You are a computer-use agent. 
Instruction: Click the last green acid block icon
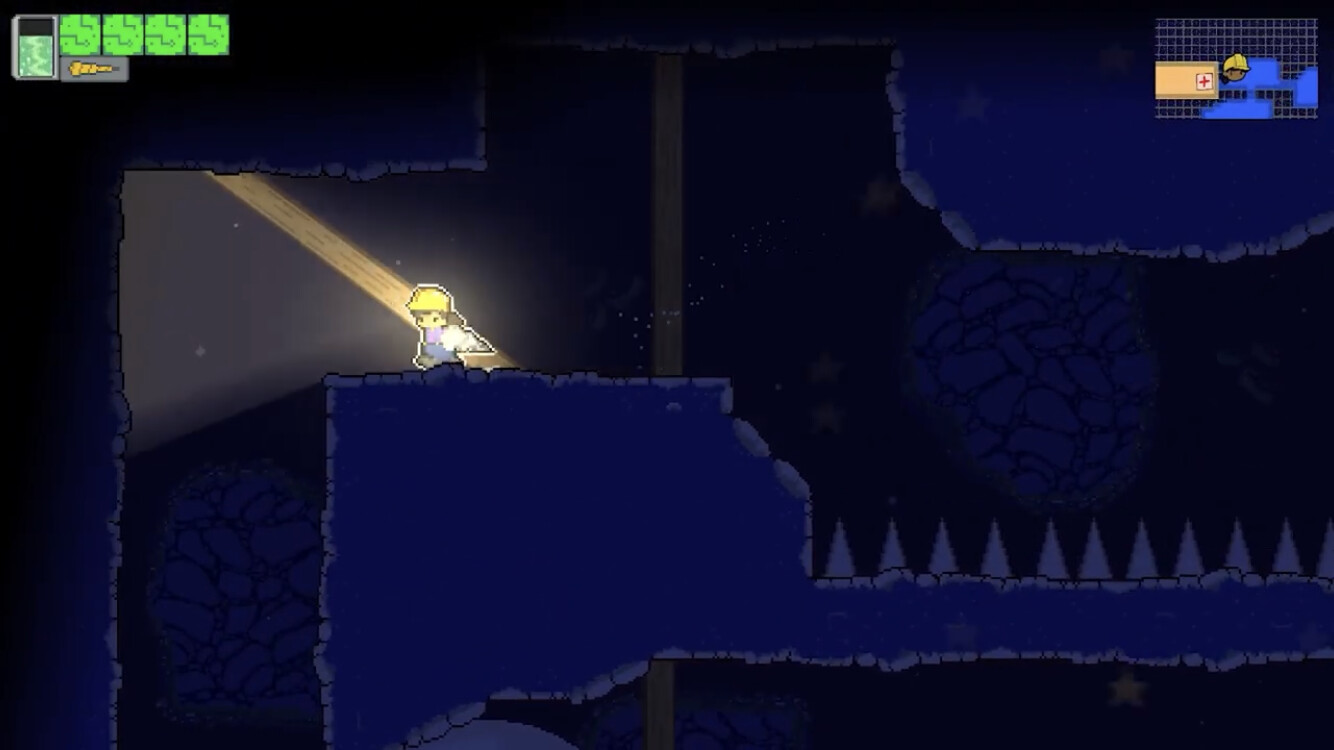tap(208, 34)
